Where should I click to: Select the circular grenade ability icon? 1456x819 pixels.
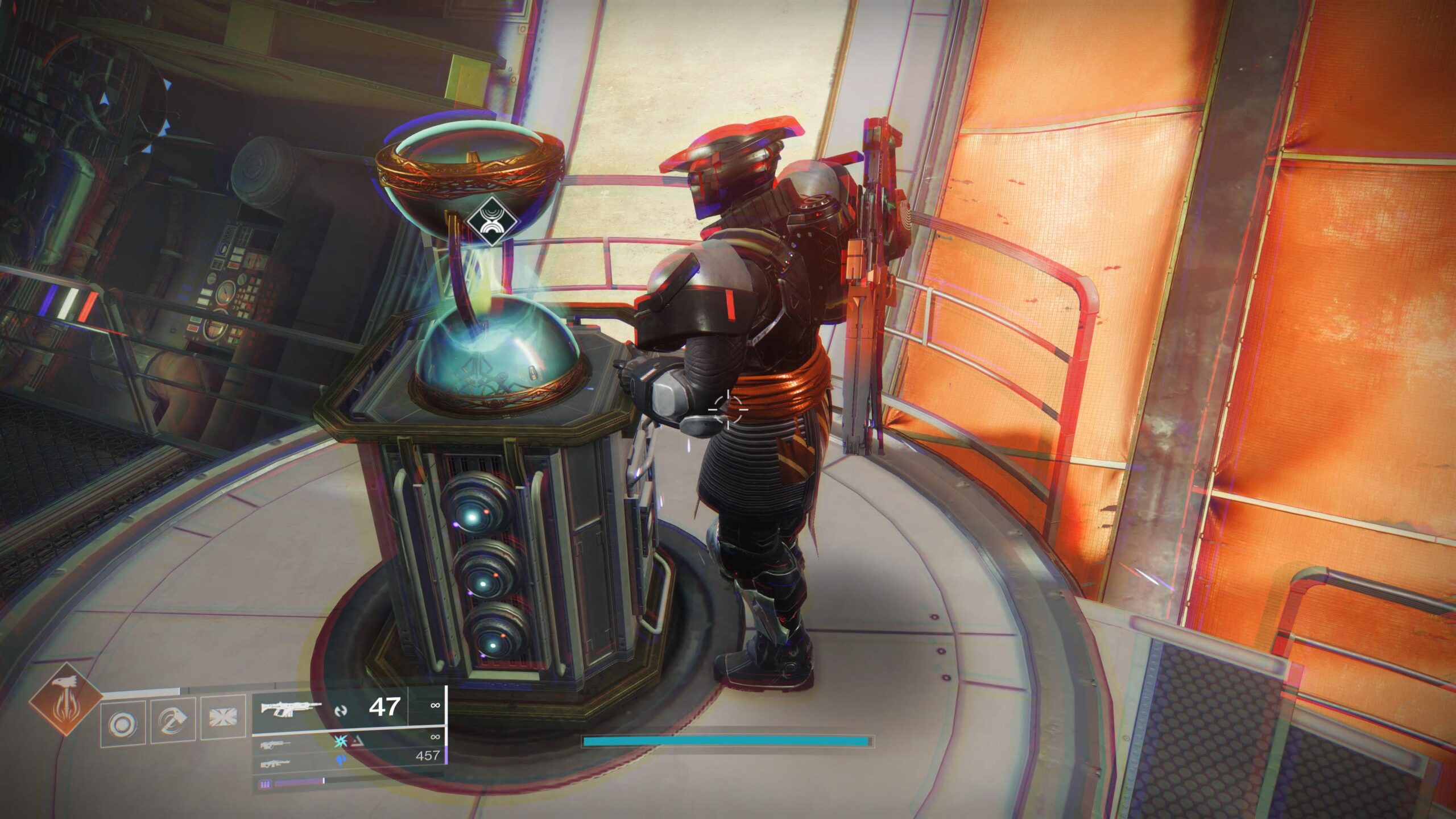pos(122,724)
